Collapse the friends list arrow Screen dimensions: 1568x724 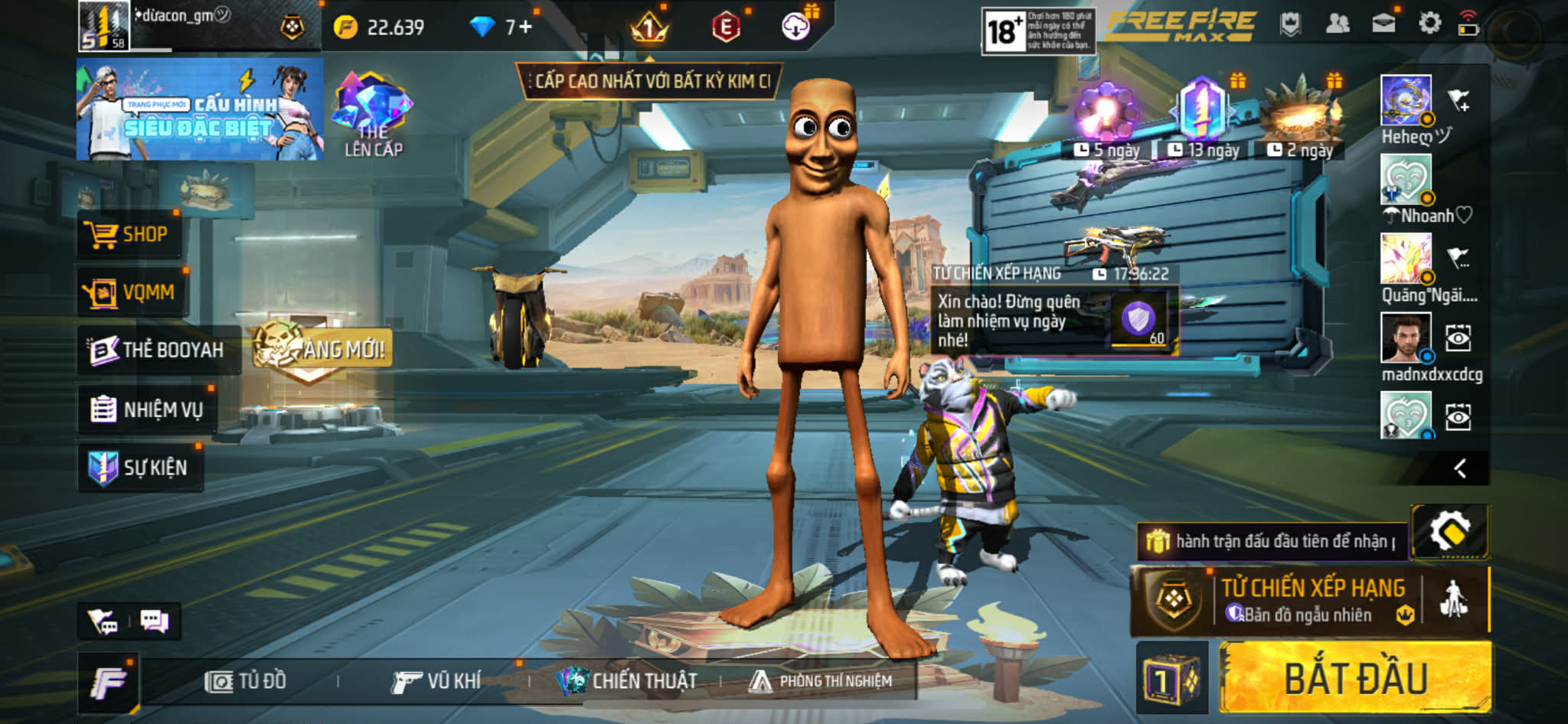coord(1460,468)
